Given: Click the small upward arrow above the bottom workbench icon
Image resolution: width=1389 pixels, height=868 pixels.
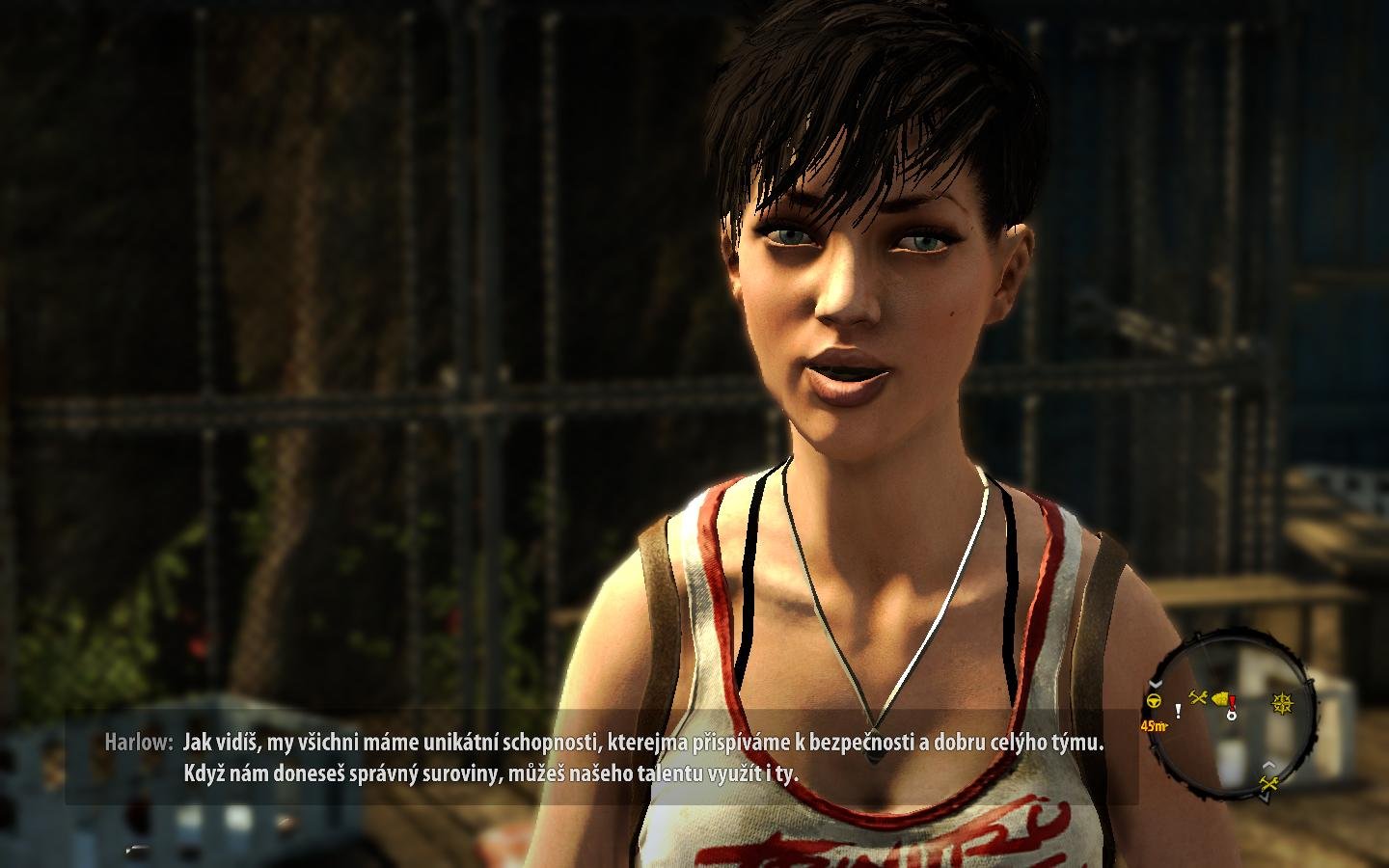Looking at the screenshot, I should 1269,765.
